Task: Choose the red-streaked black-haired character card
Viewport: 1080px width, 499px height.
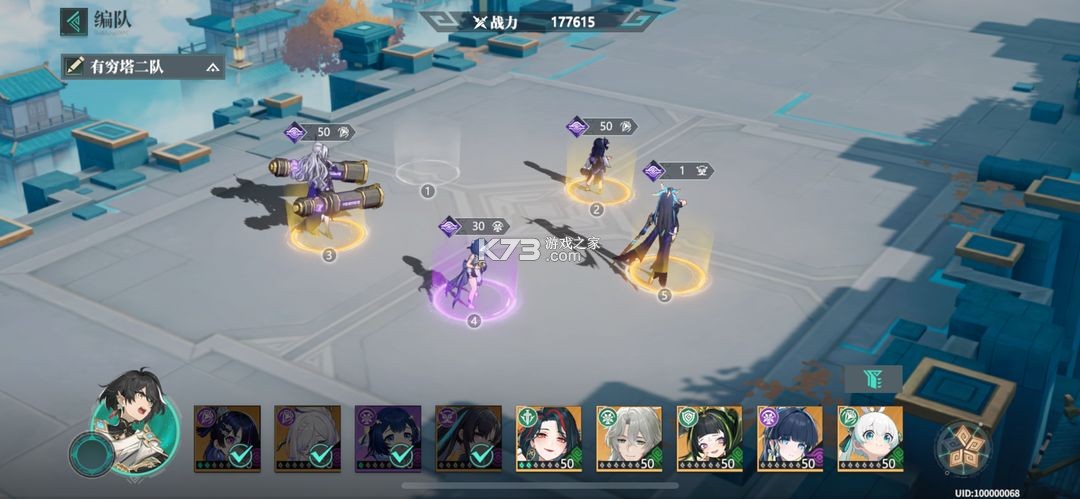Action: [x=549, y=438]
